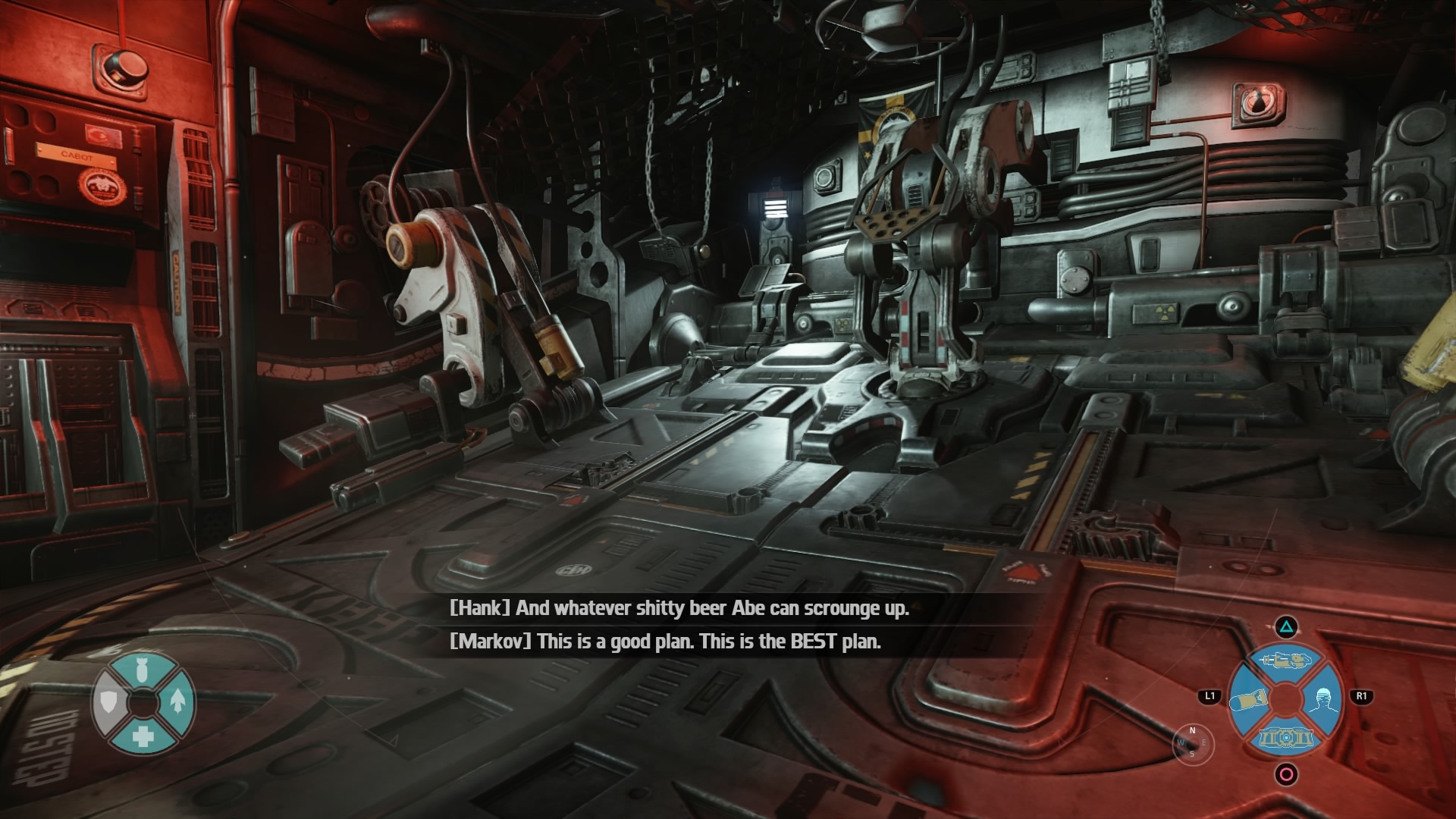Viewport: 1456px width, 819px height.
Task: Choose the upward arrow segment
Action: coord(177,701)
